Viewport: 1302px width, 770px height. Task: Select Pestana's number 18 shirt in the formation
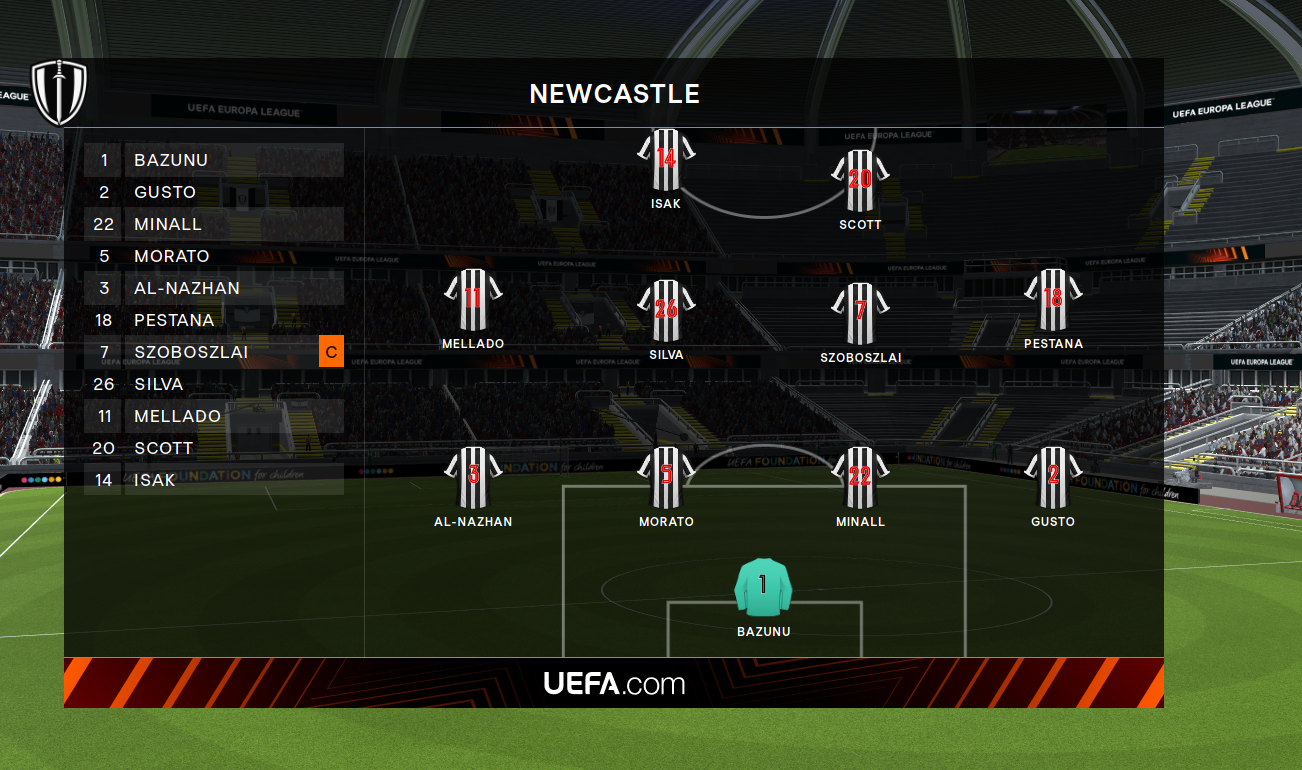[1053, 299]
